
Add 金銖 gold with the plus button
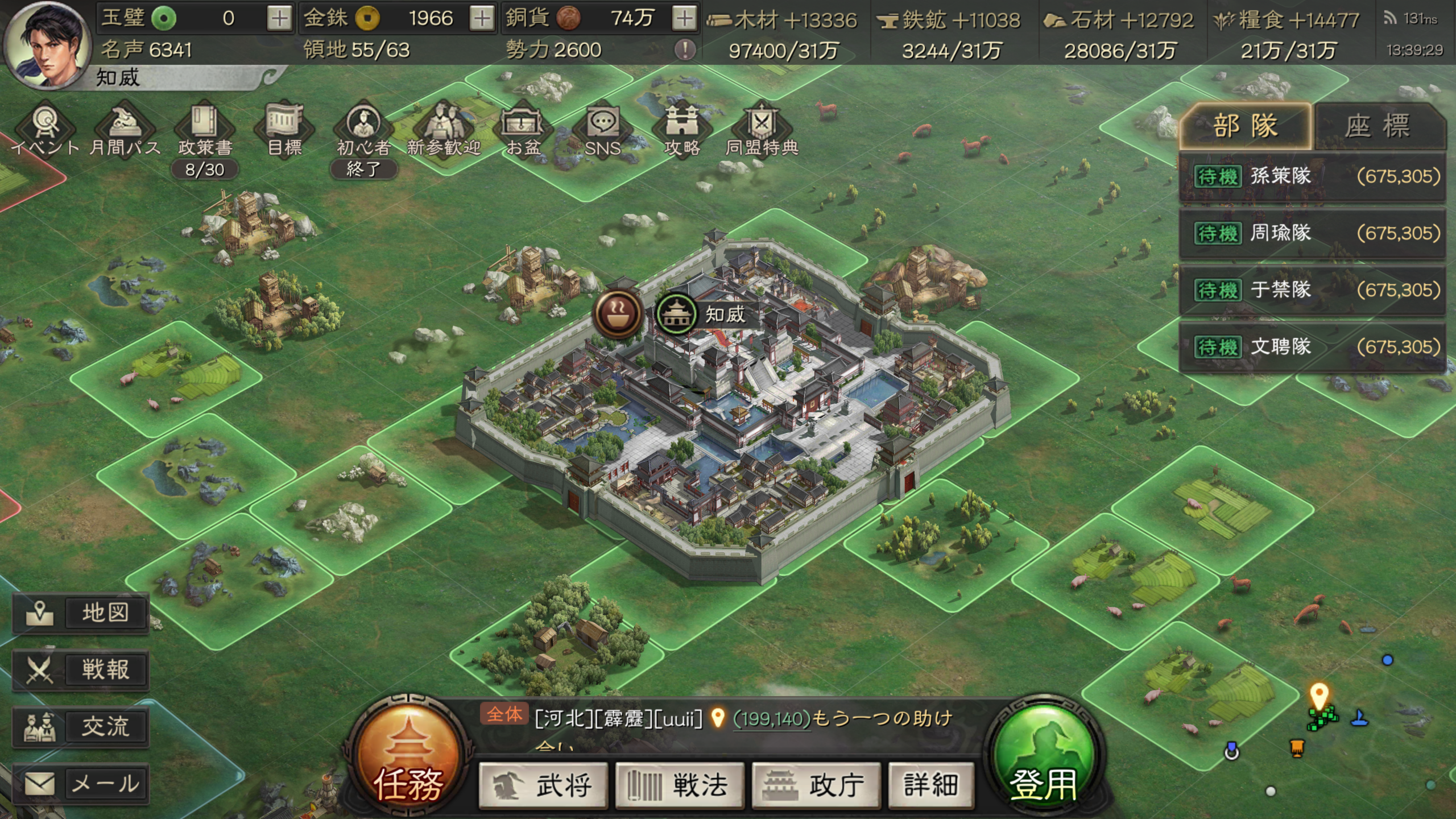(x=482, y=19)
